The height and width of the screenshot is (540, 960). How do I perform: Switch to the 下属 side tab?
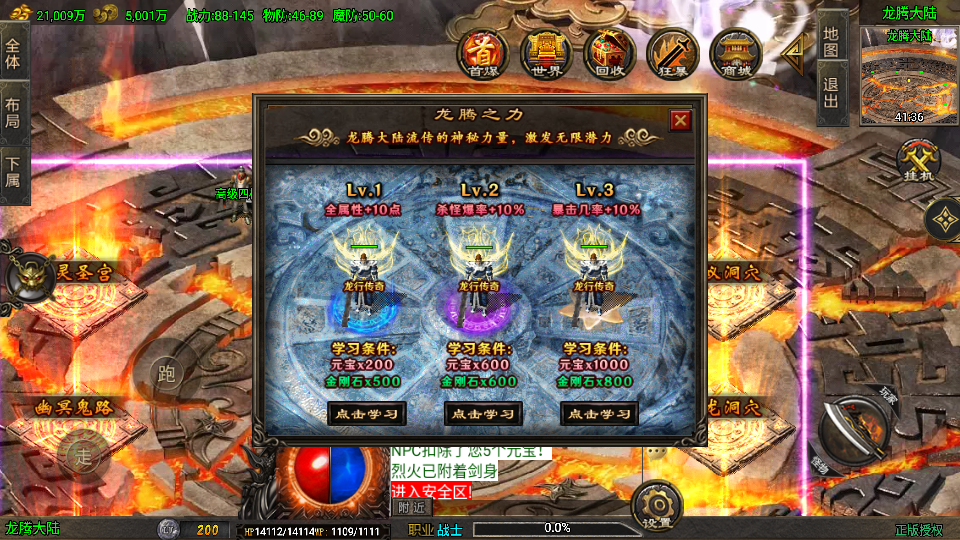(x=13, y=173)
